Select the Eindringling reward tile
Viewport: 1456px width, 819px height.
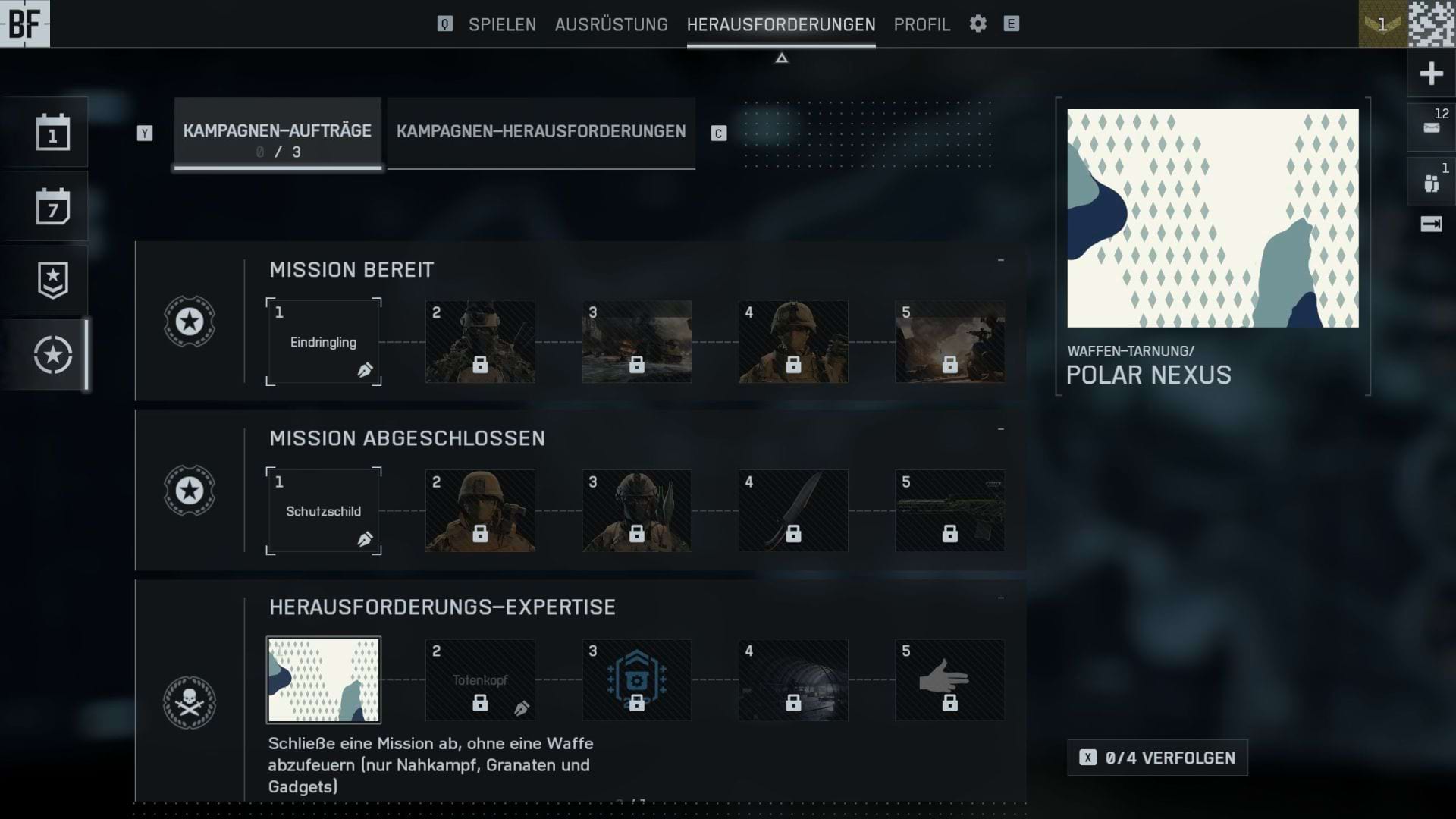click(x=324, y=342)
